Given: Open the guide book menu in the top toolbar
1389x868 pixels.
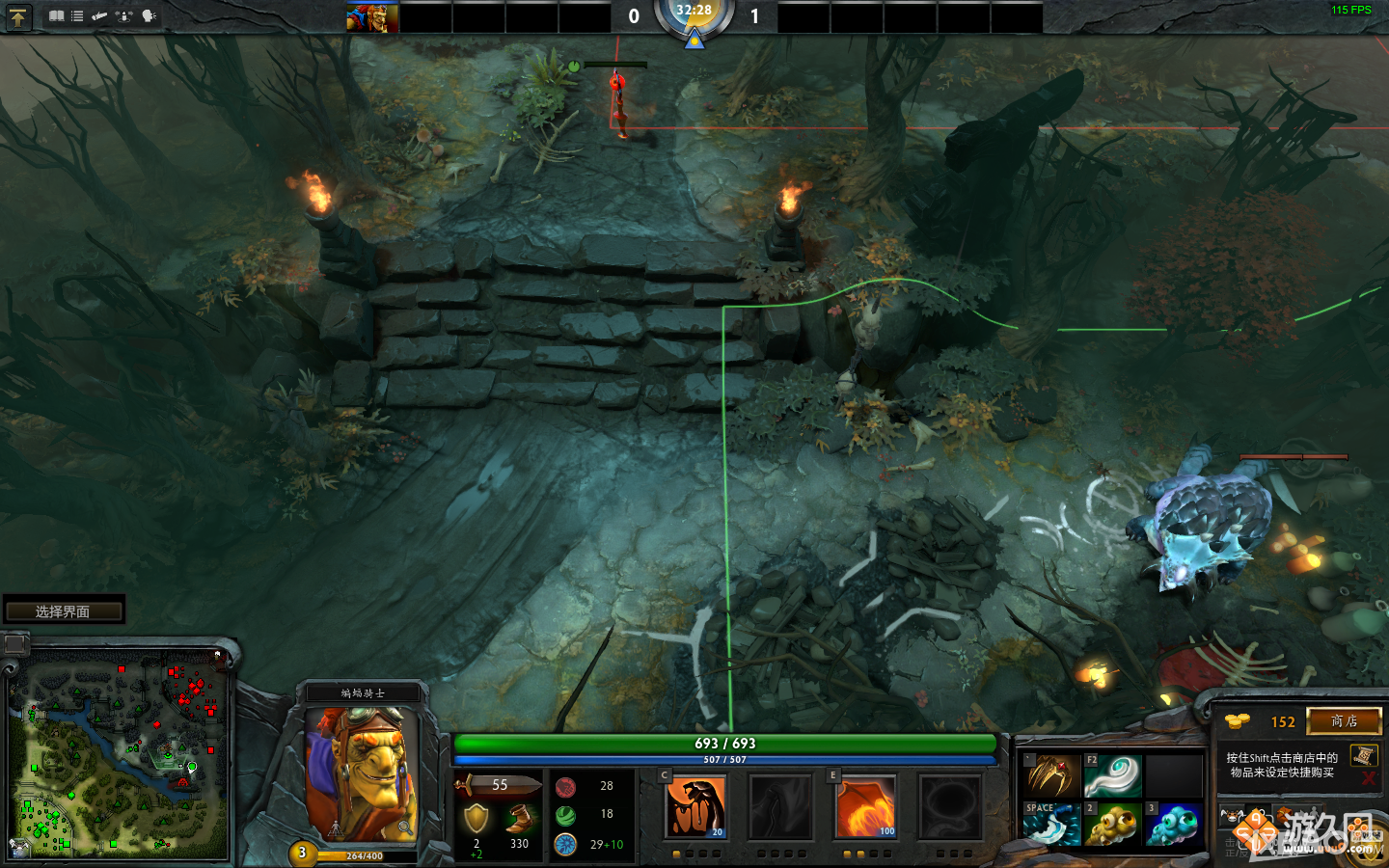Looking at the screenshot, I should click(x=55, y=15).
